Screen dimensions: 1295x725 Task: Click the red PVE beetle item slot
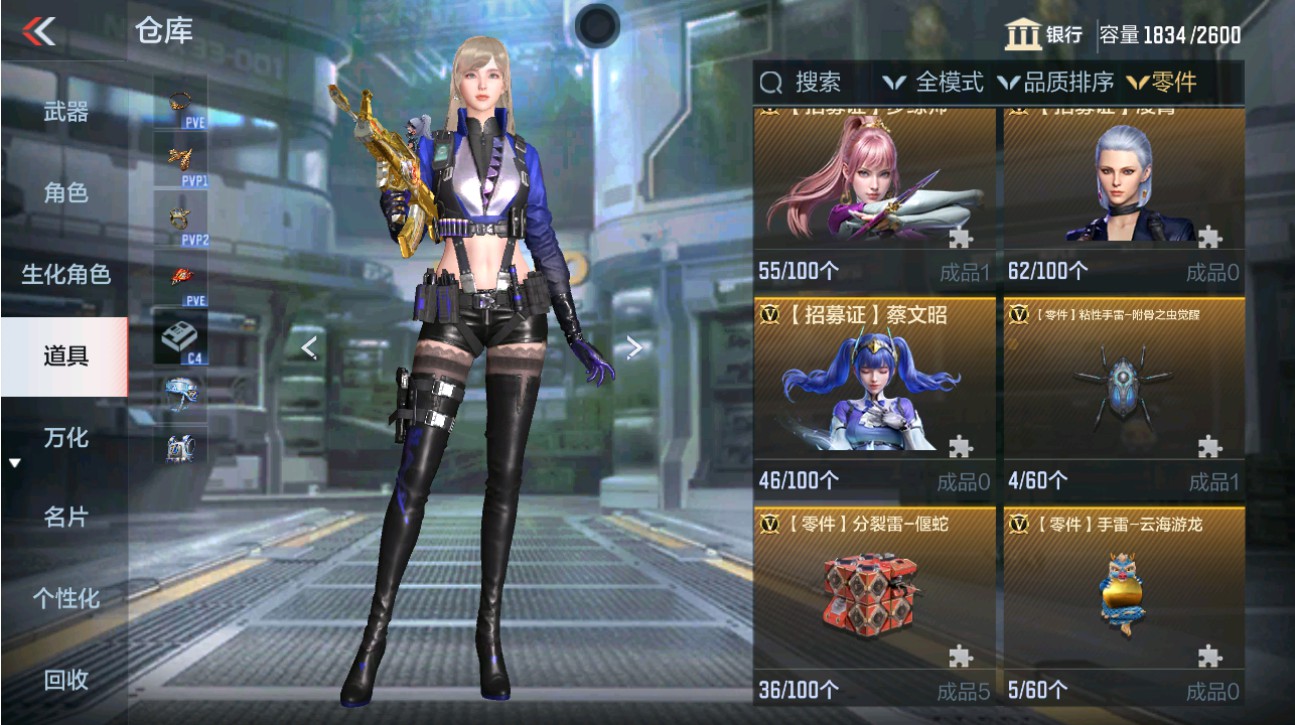pos(178,272)
